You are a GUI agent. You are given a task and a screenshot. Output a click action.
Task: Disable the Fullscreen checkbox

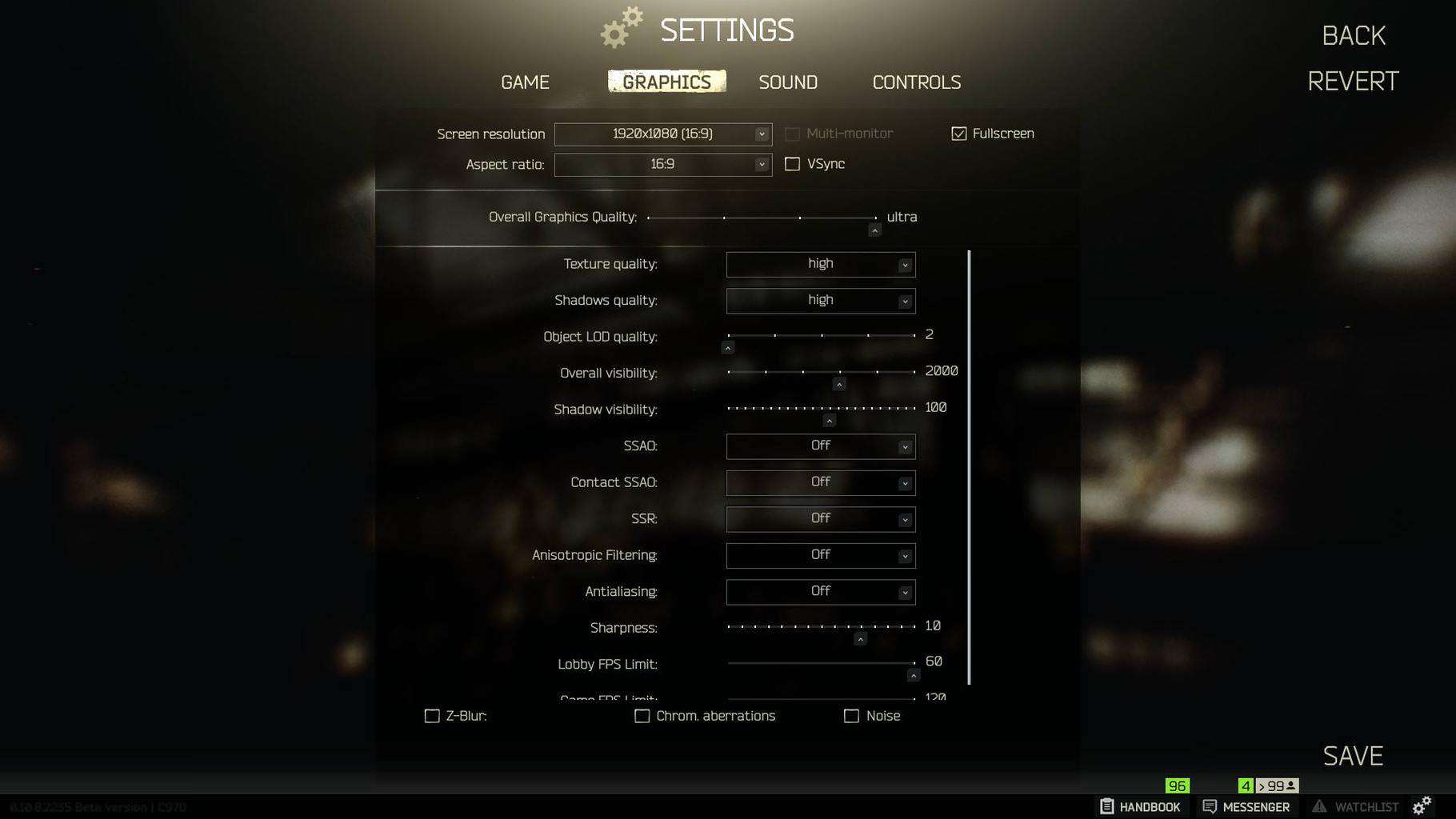pos(958,134)
